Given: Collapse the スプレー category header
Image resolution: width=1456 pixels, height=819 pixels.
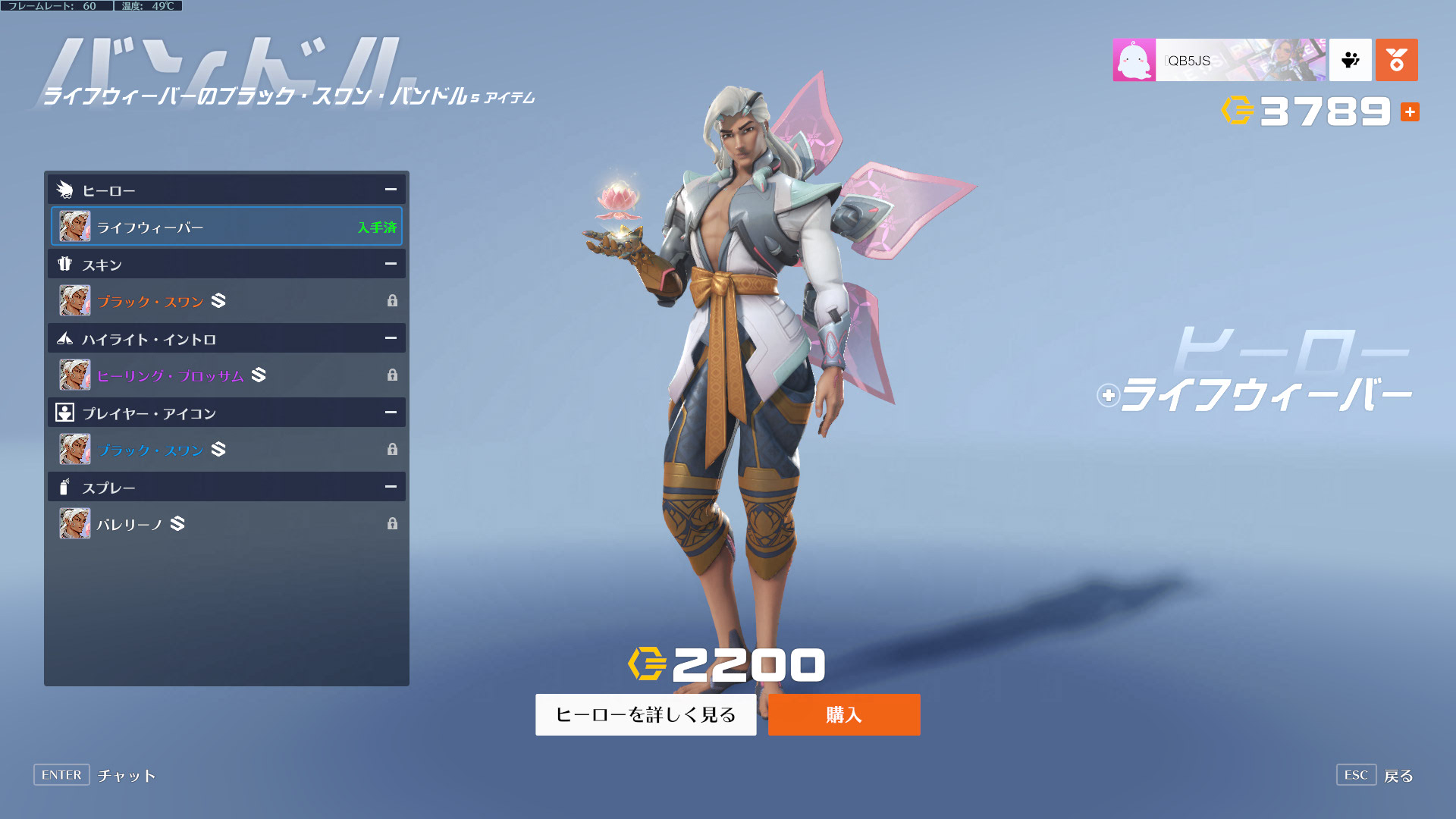Looking at the screenshot, I should click(x=390, y=487).
